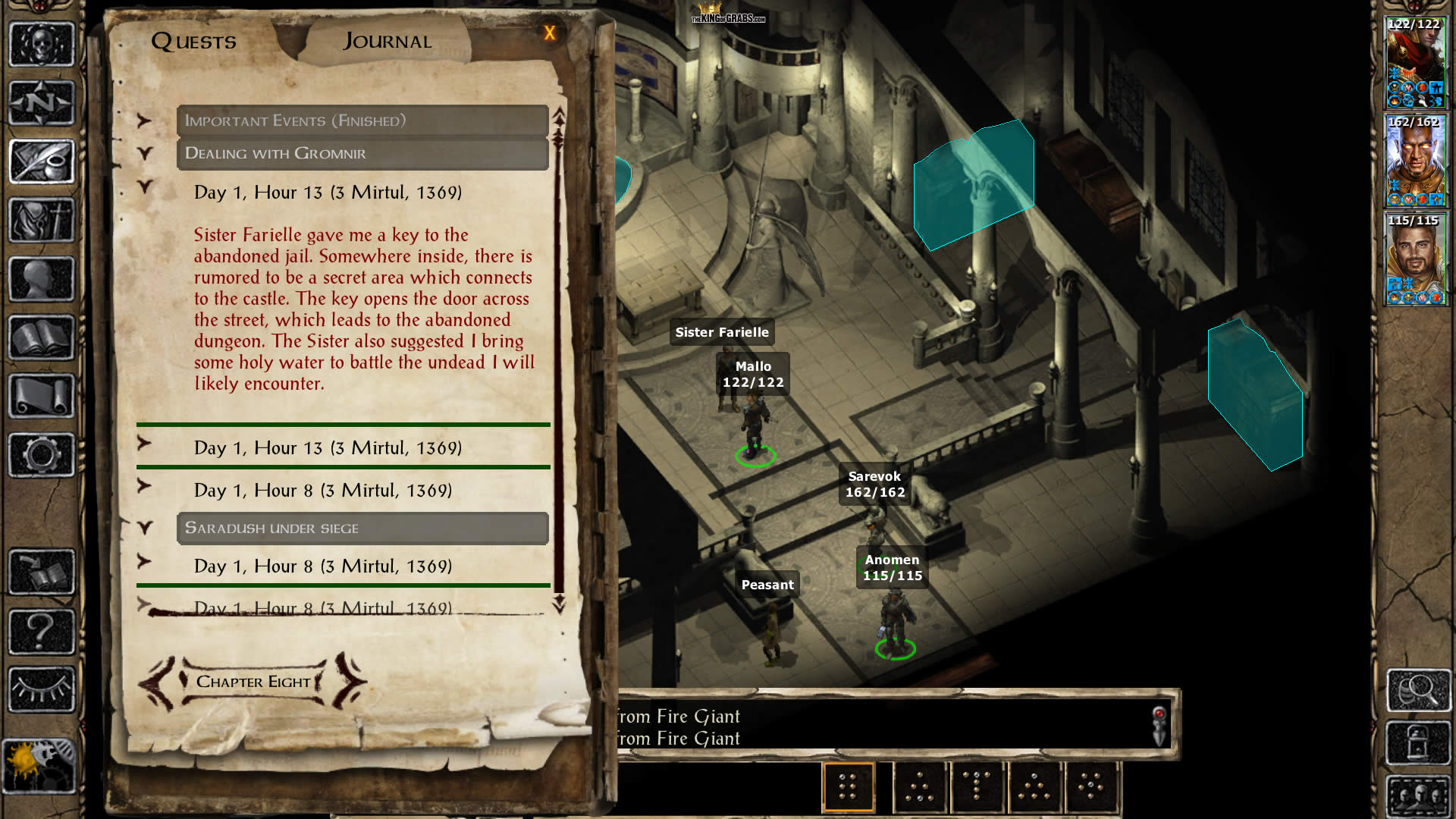Switch to the Journal tab
Screen dimensions: 1456x819
(388, 41)
